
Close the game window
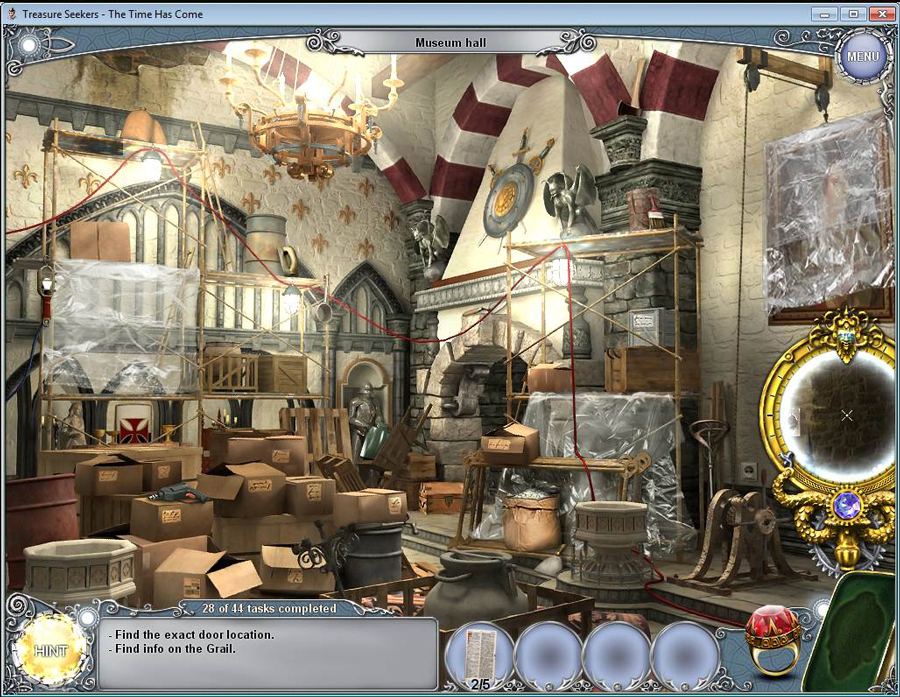pos(881,14)
